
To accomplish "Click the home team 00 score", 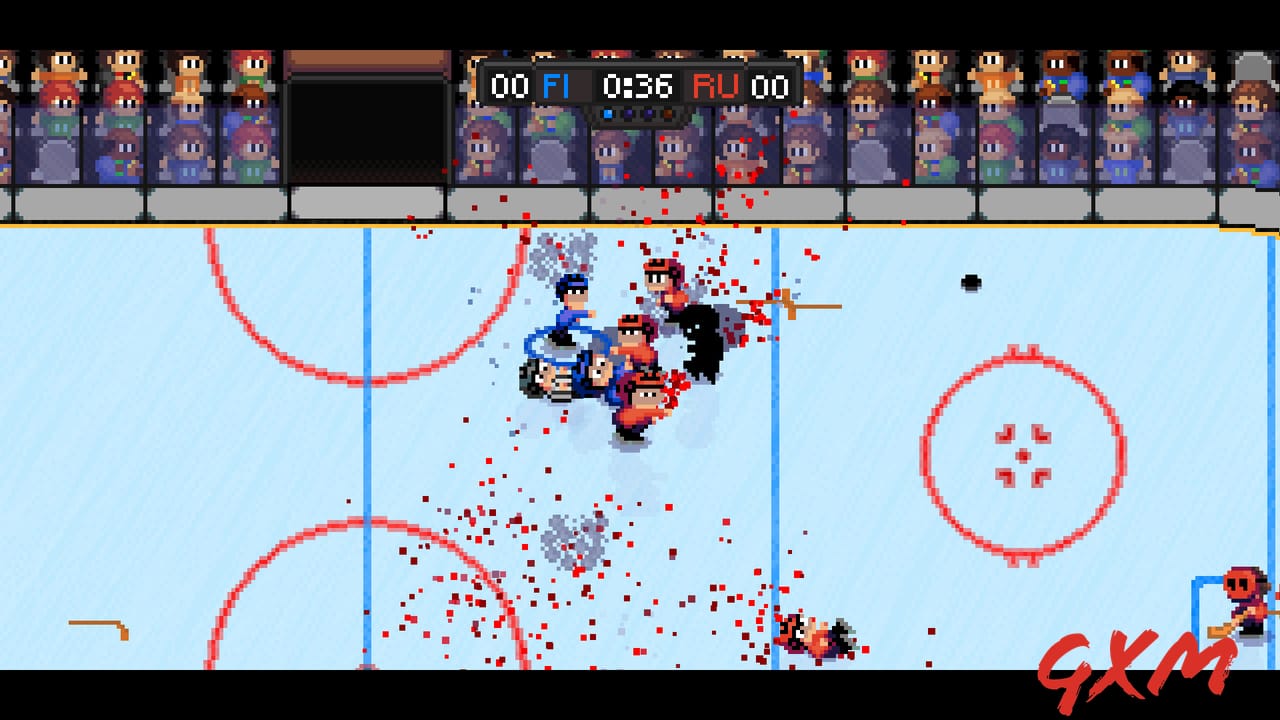I will coord(512,86).
